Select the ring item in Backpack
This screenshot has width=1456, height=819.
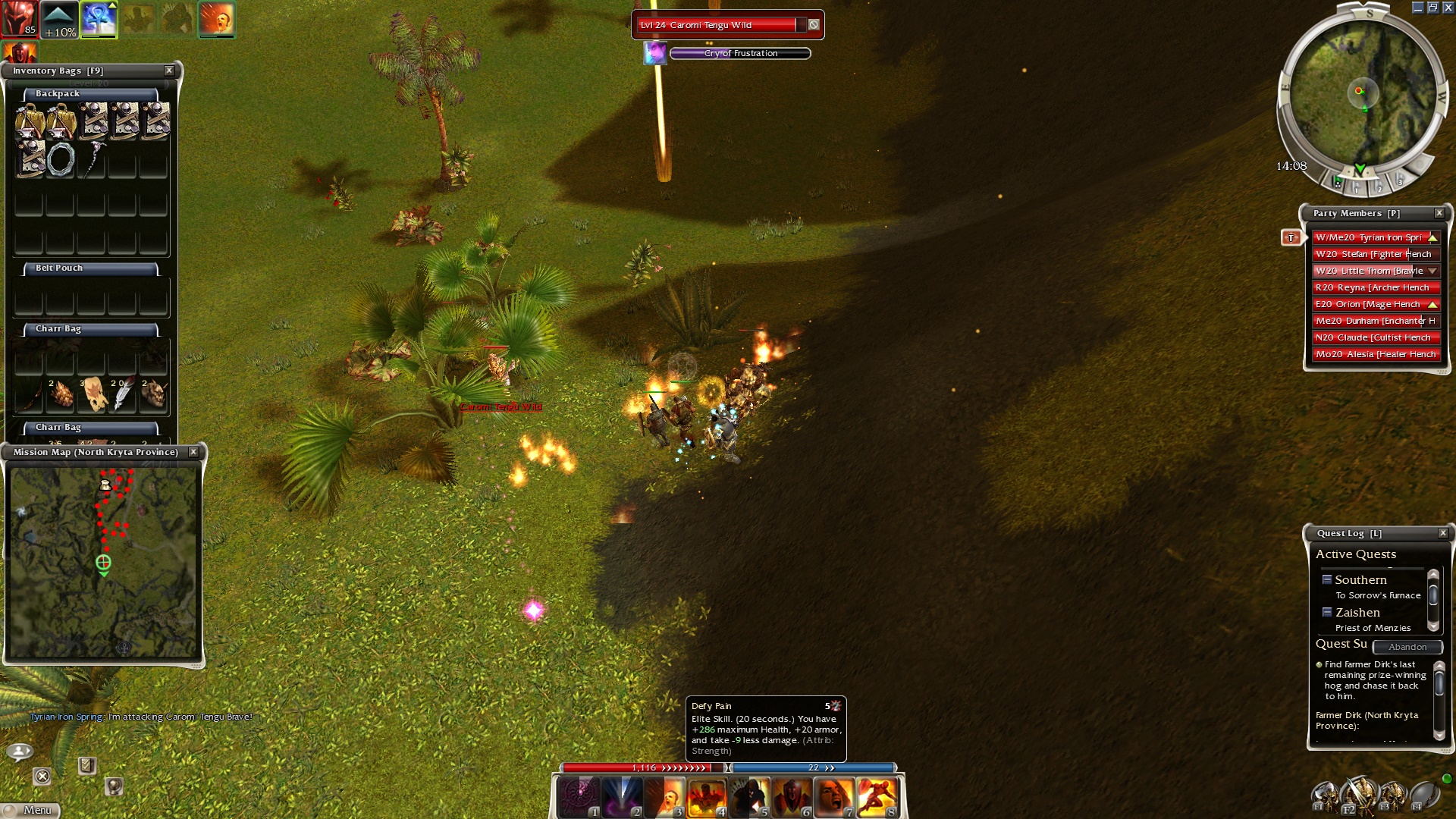coord(61,160)
